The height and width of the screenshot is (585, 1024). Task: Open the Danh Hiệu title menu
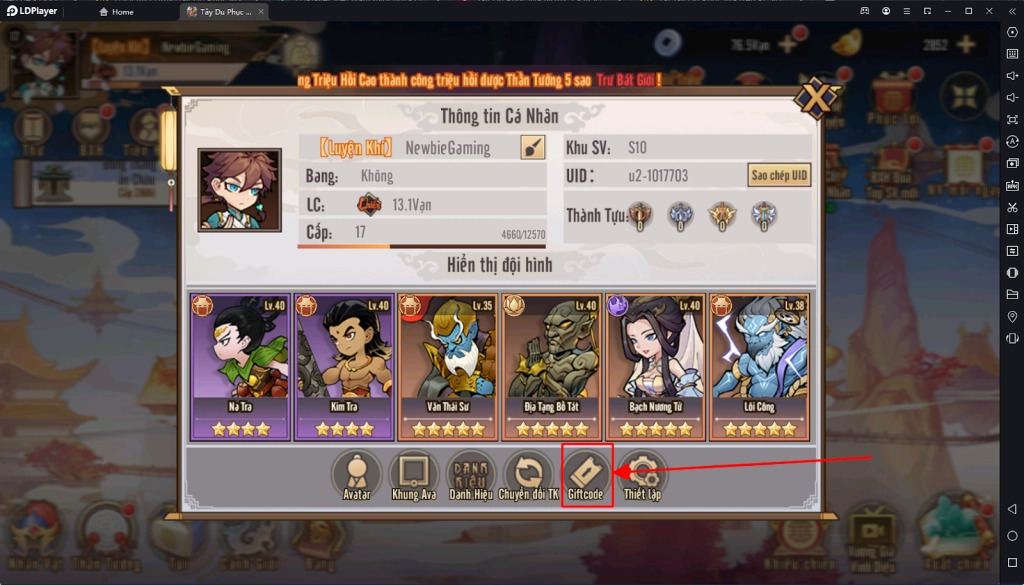[x=470, y=475]
